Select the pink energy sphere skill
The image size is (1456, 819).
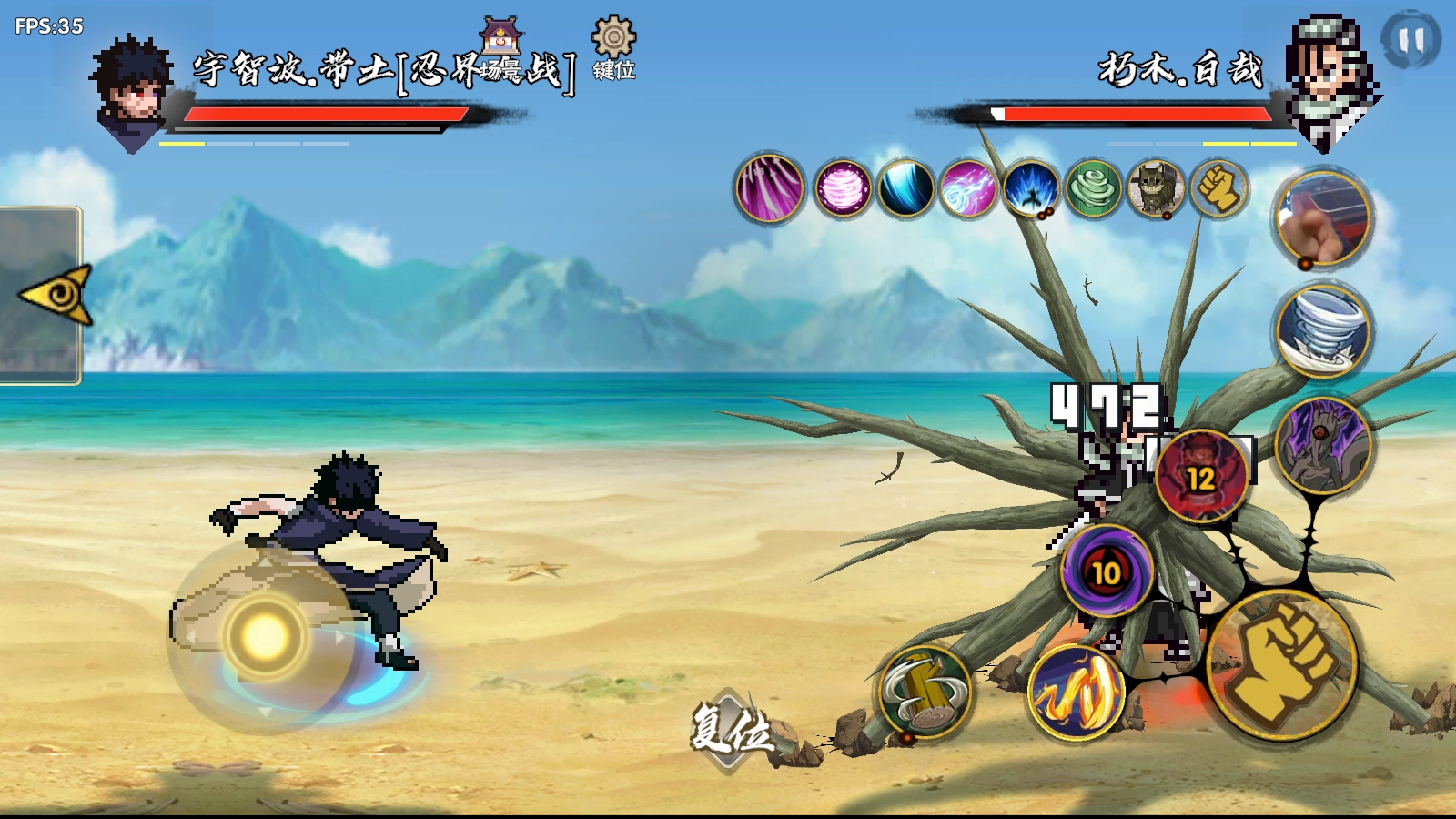(x=843, y=189)
